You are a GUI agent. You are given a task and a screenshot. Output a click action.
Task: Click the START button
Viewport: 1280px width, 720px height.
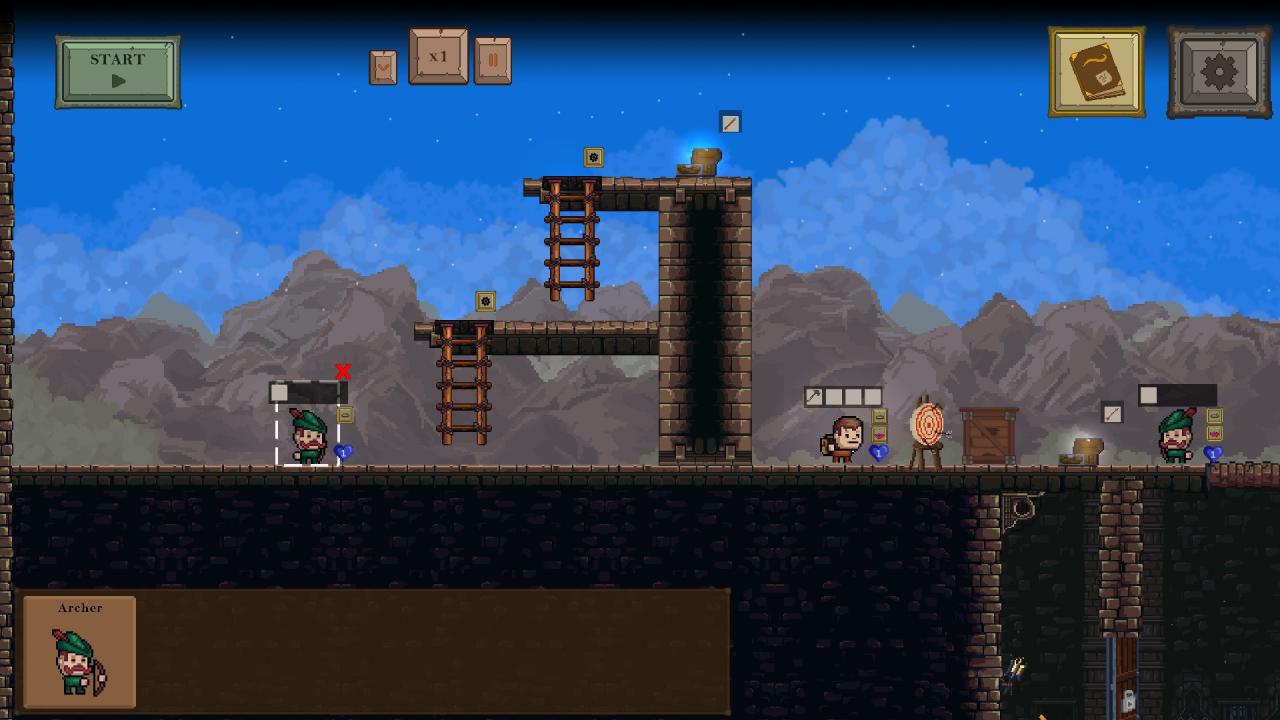click(118, 71)
